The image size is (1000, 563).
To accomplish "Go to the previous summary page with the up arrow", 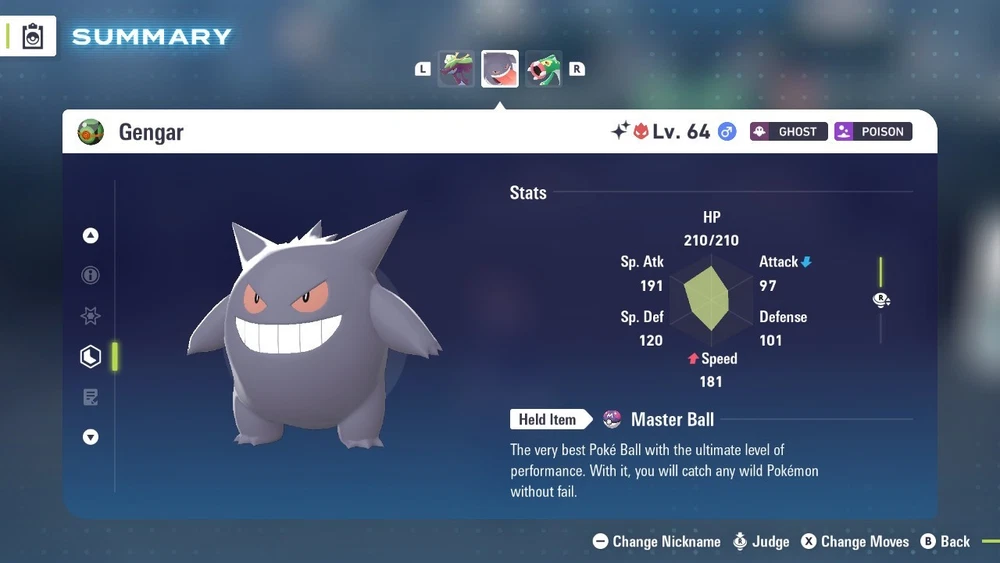I will [91, 236].
